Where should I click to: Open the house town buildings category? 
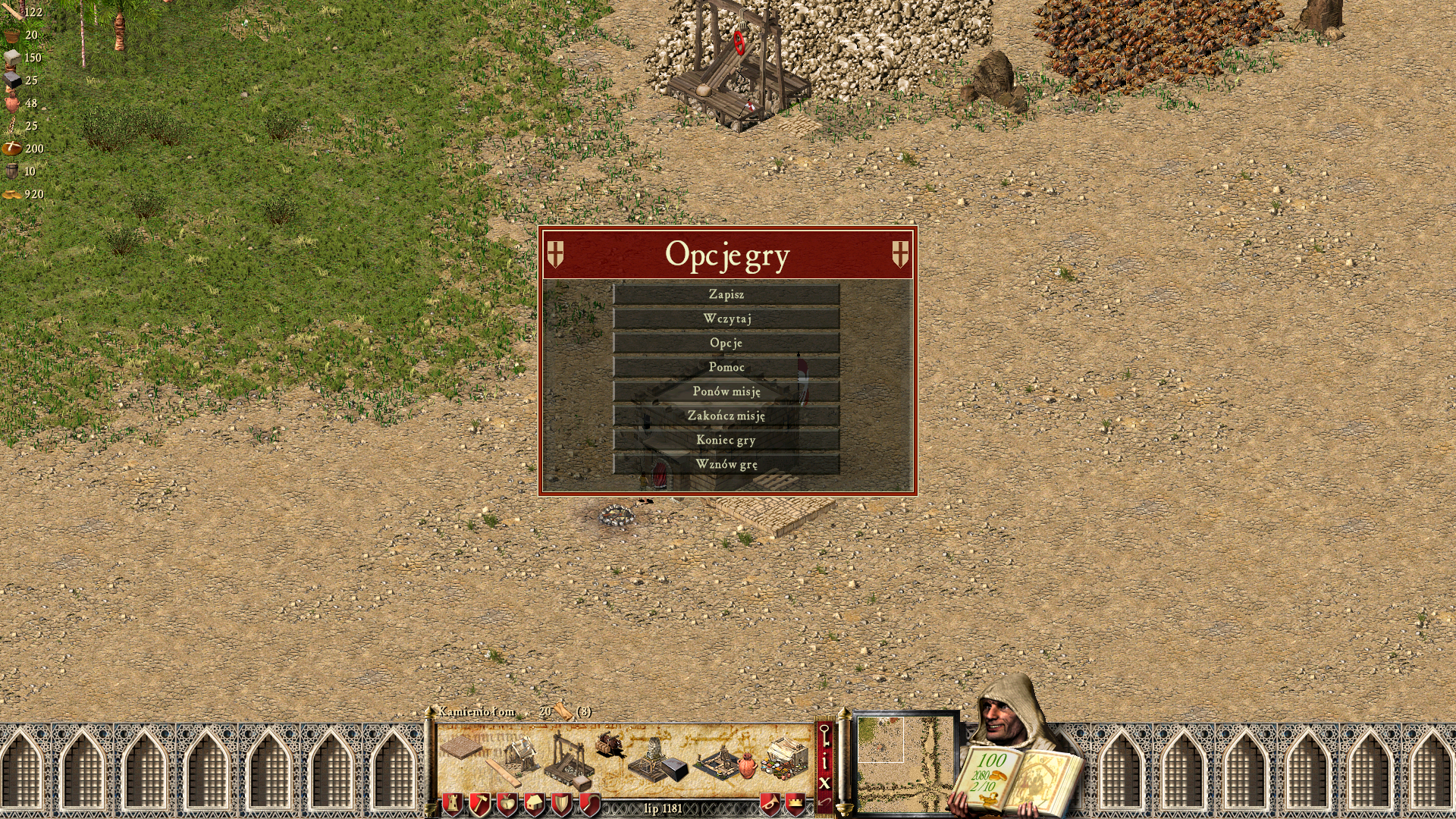click(534, 804)
